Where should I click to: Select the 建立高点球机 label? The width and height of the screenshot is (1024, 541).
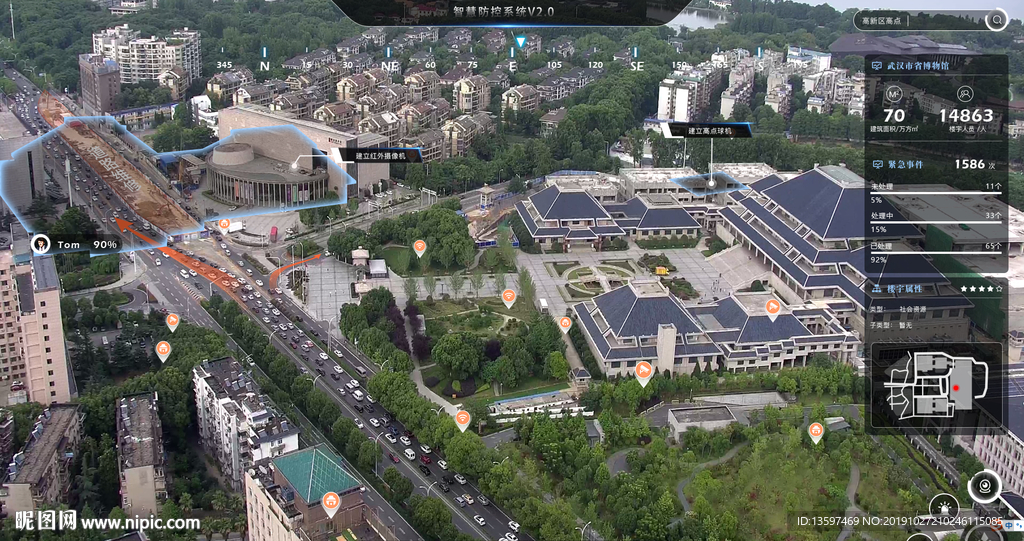pos(696,130)
